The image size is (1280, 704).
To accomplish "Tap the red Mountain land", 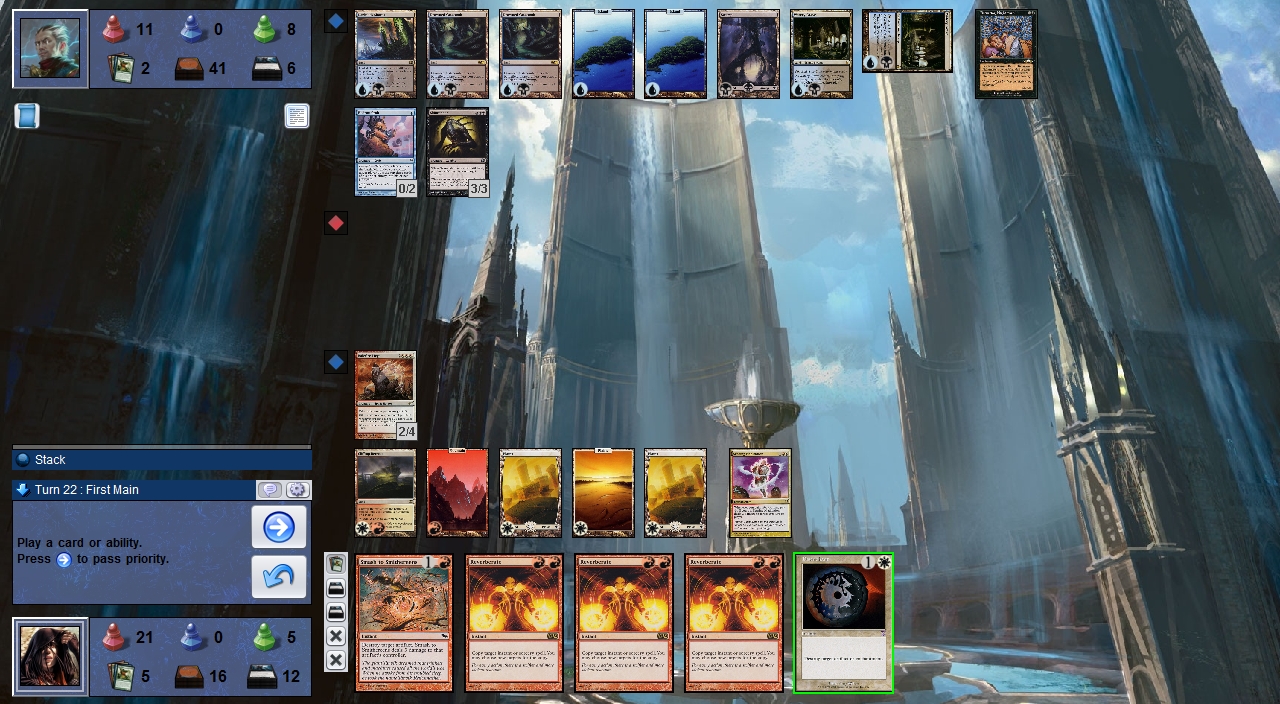I will pyautogui.click(x=457, y=492).
